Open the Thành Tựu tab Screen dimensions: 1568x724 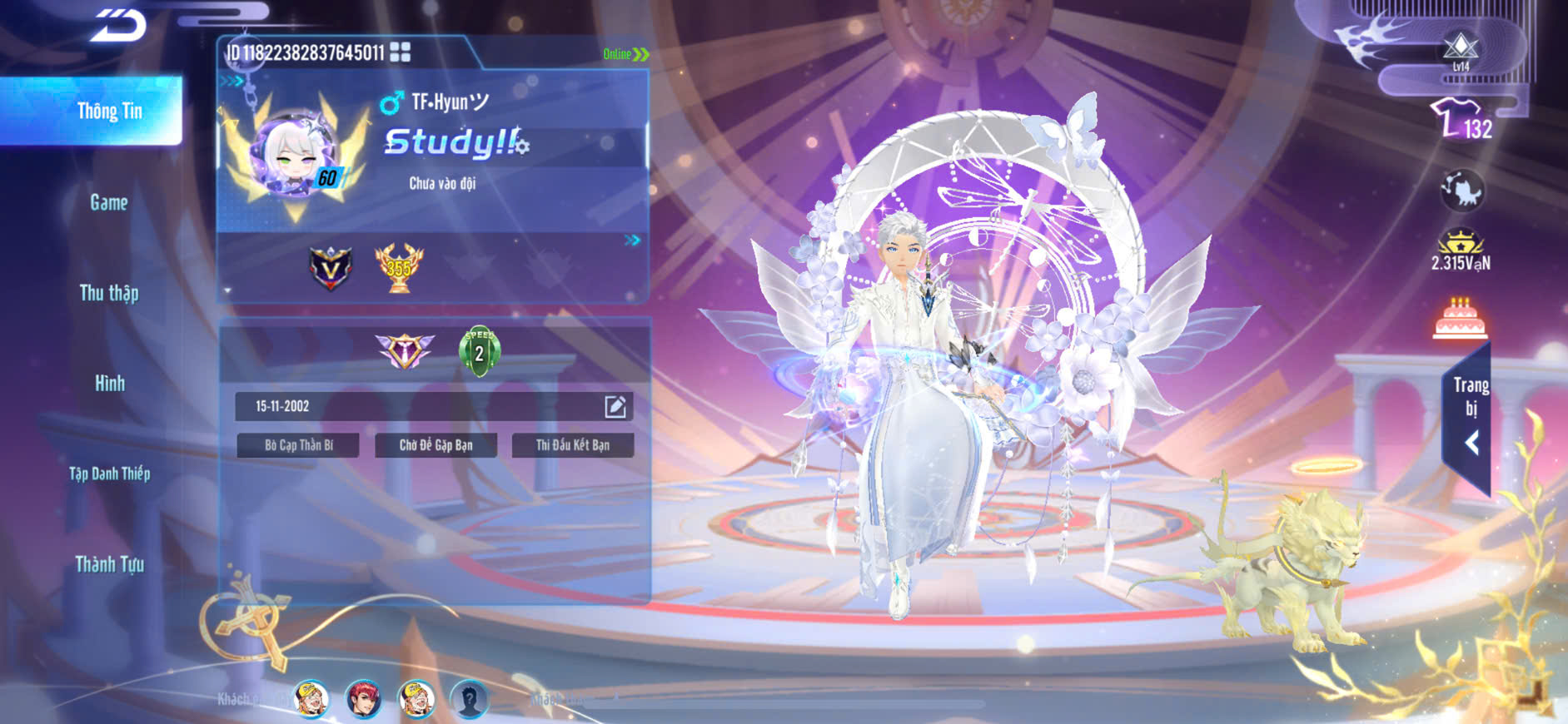(x=109, y=564)
